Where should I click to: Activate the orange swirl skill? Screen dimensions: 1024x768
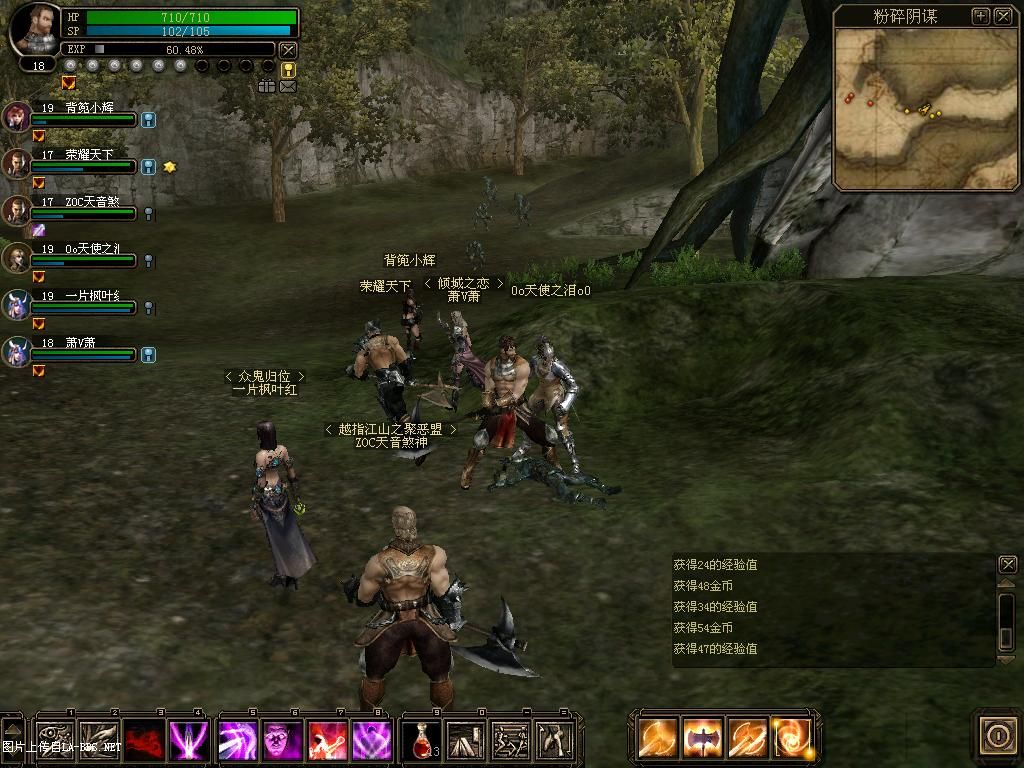pos(791,739)
